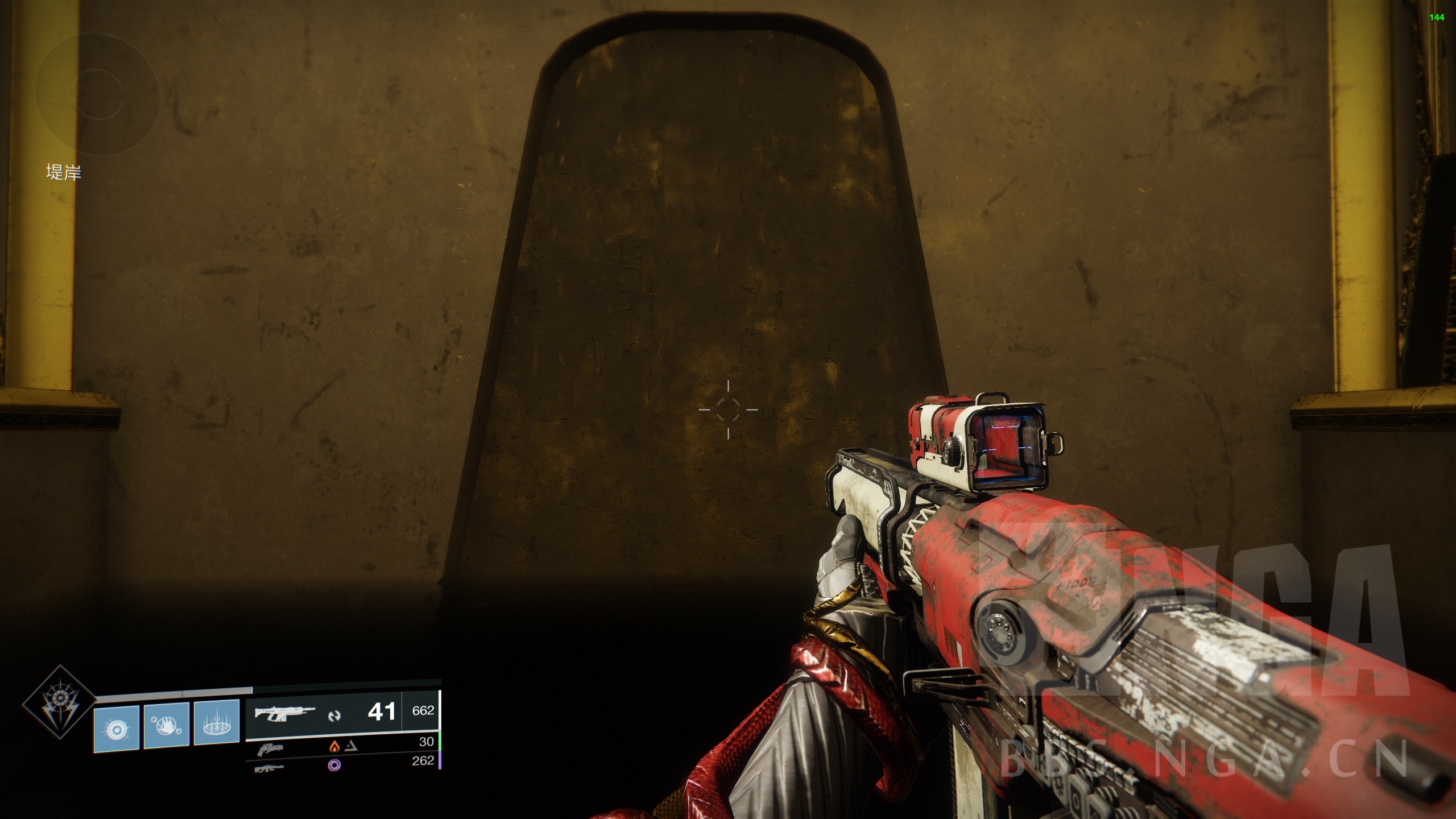The width and height of the screenshot is (1456, 819).
Task: Switch to the hand cannon weapon slot
Action: tap(270, 749)
